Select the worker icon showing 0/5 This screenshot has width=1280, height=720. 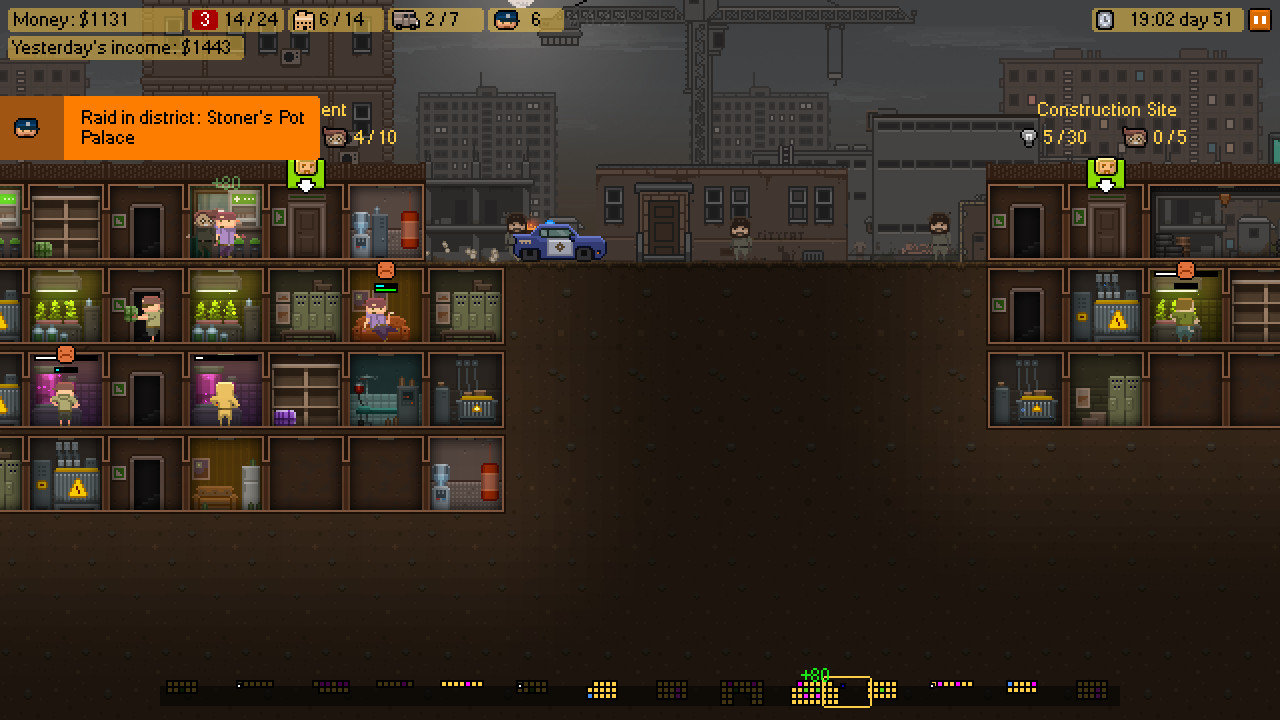[x=1135, y=137]
